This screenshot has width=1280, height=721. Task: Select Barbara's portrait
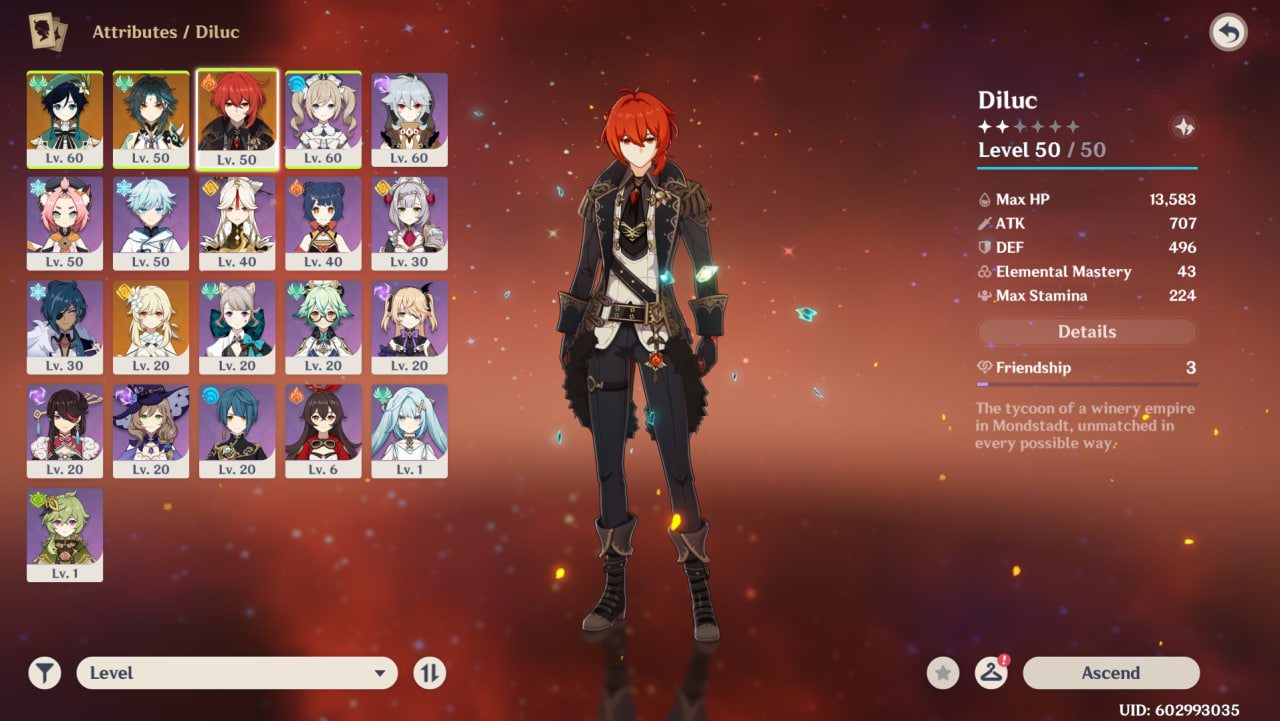323,118
